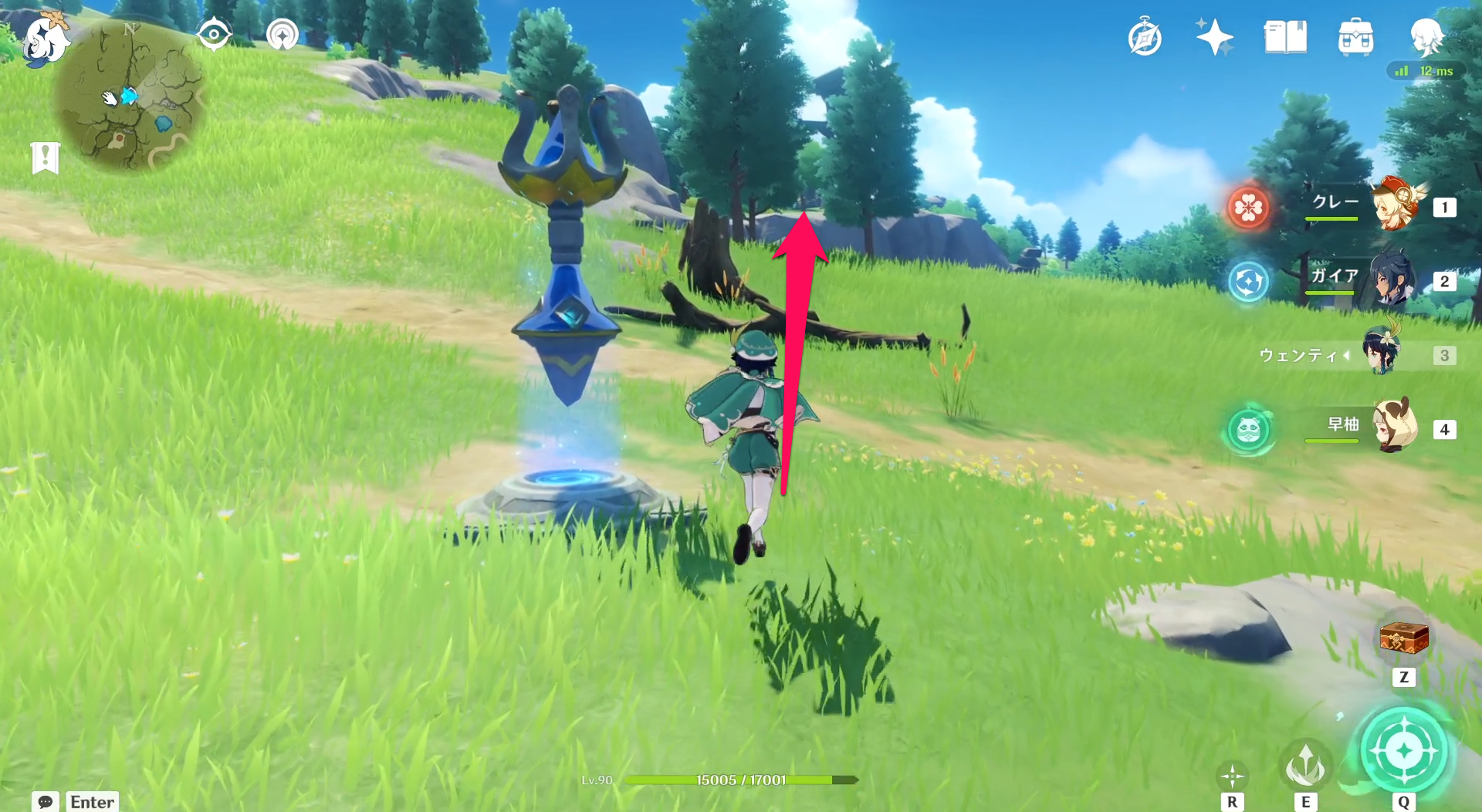Viewport: 1482px width, 812px height.
Task: Open the Adventurer Handbook book icon
Action: coord(1286,39)
